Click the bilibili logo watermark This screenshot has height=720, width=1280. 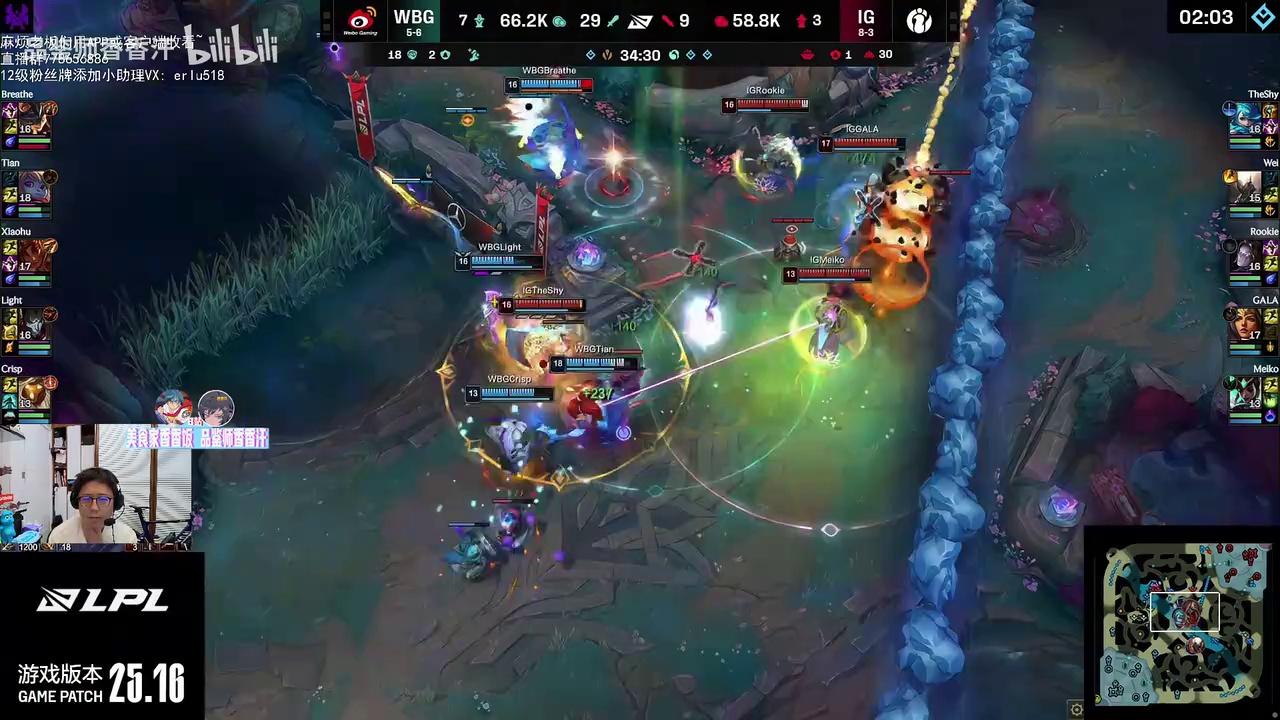click(230, 45)
